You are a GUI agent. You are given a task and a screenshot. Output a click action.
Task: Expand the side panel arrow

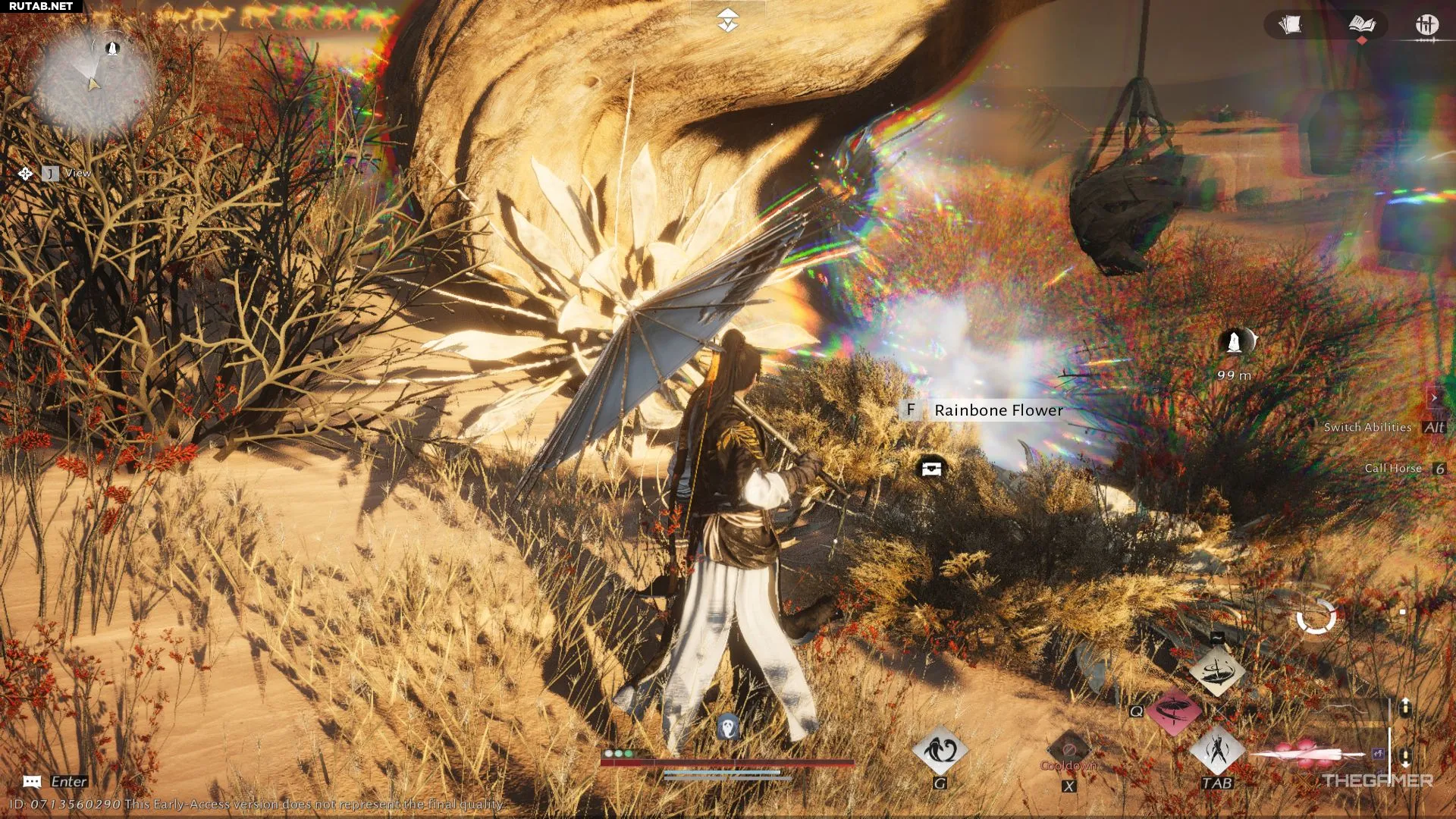1433,397
